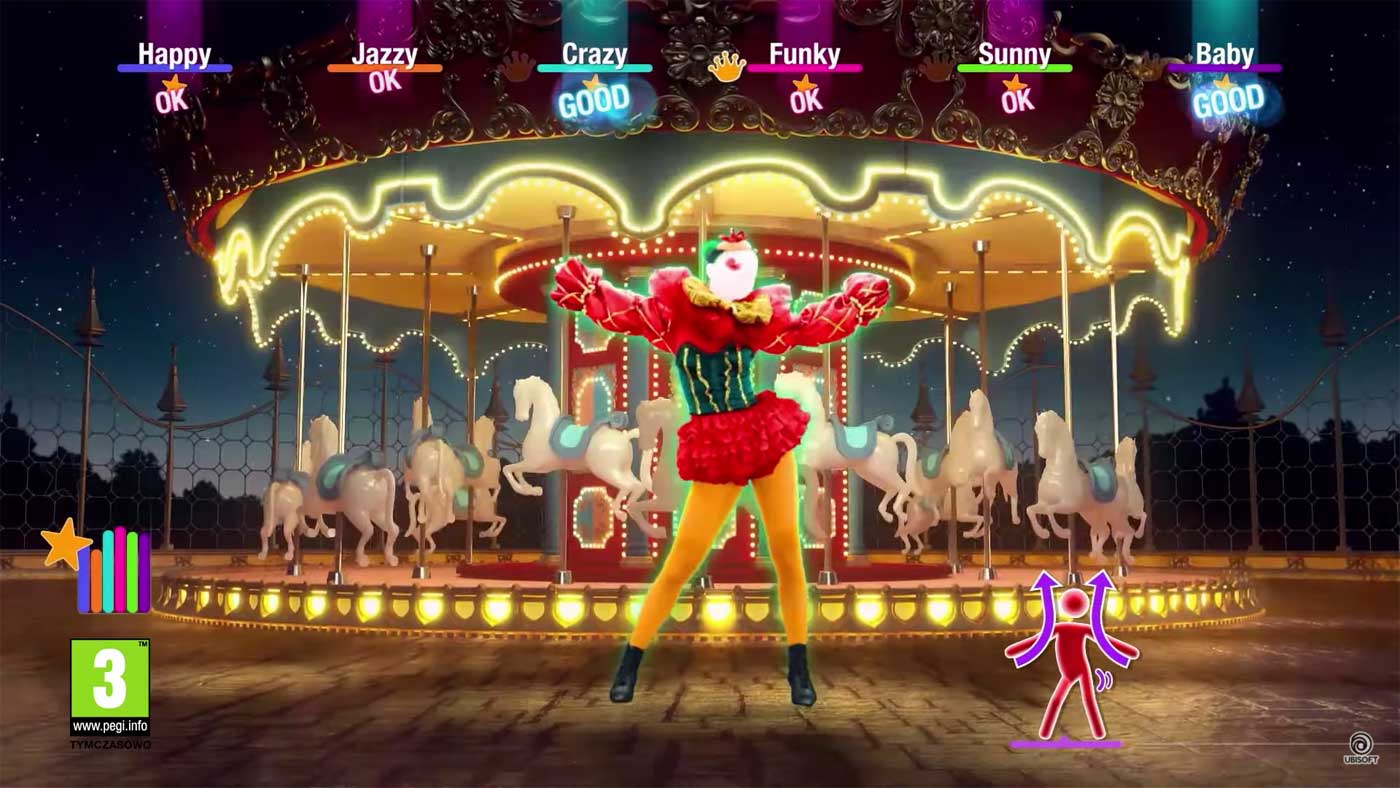Click Crazy's GOOD feedback text
1400x788 pixels.
point(597,99)
